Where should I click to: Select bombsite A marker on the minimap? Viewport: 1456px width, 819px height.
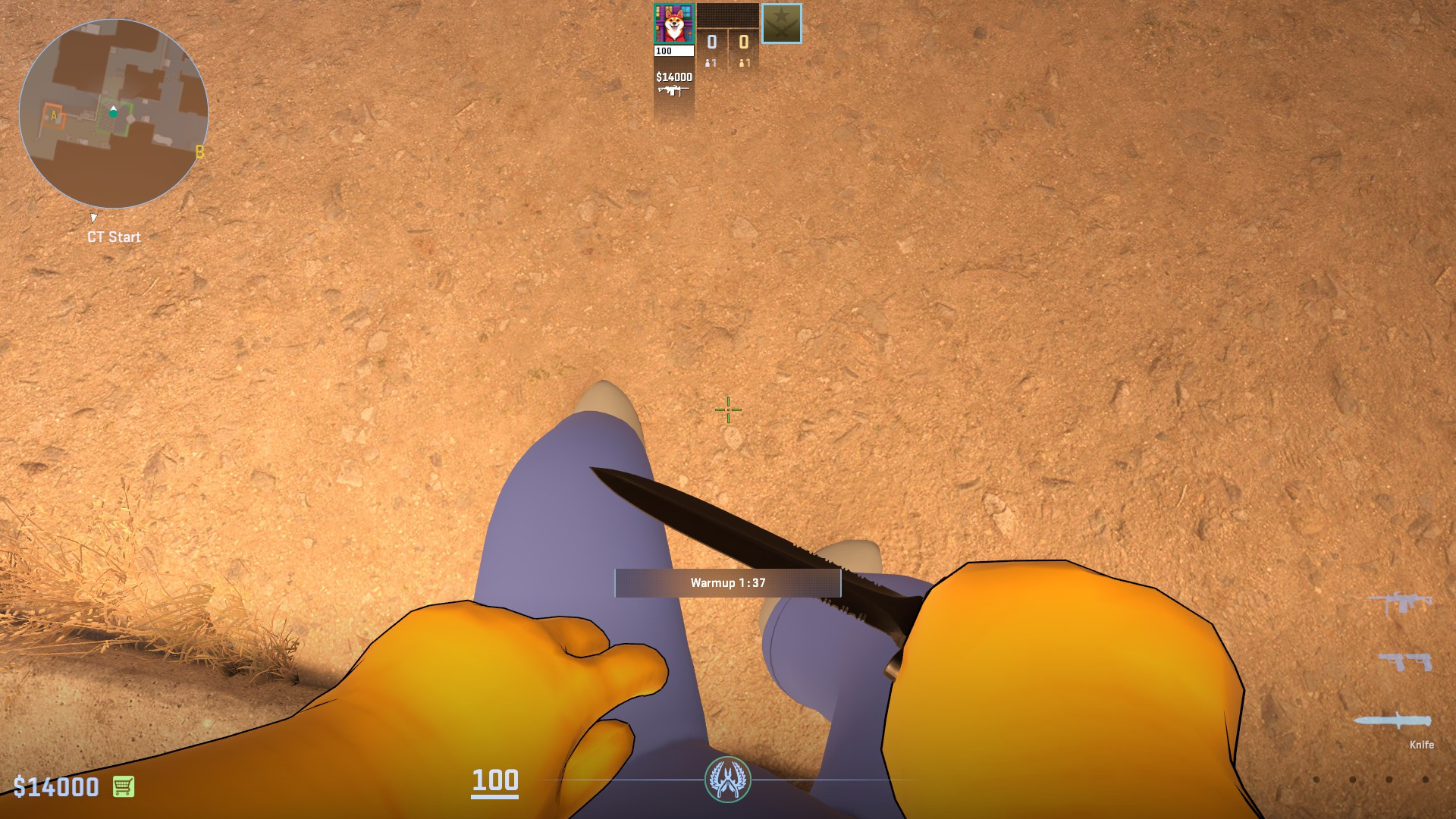(53, 115)
